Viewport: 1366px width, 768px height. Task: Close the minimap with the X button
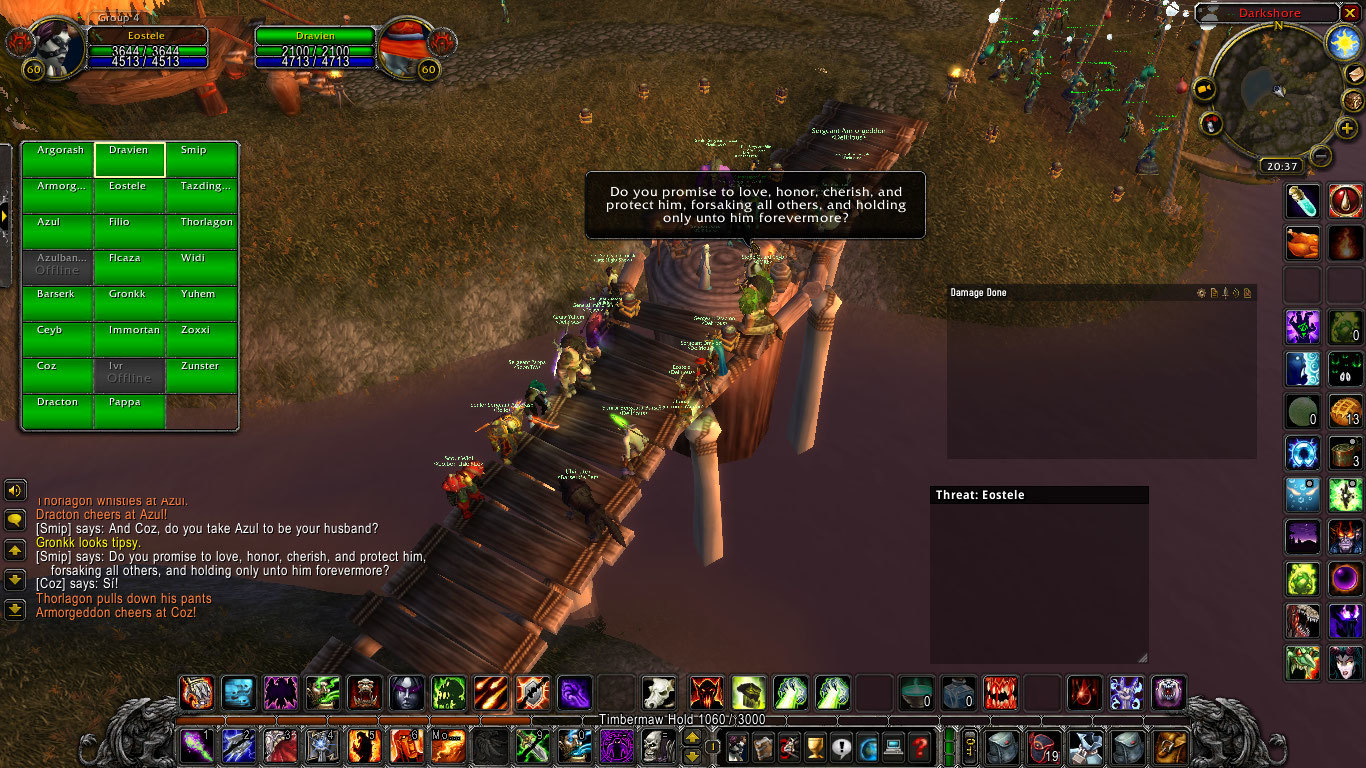[x=1350, y=13]
